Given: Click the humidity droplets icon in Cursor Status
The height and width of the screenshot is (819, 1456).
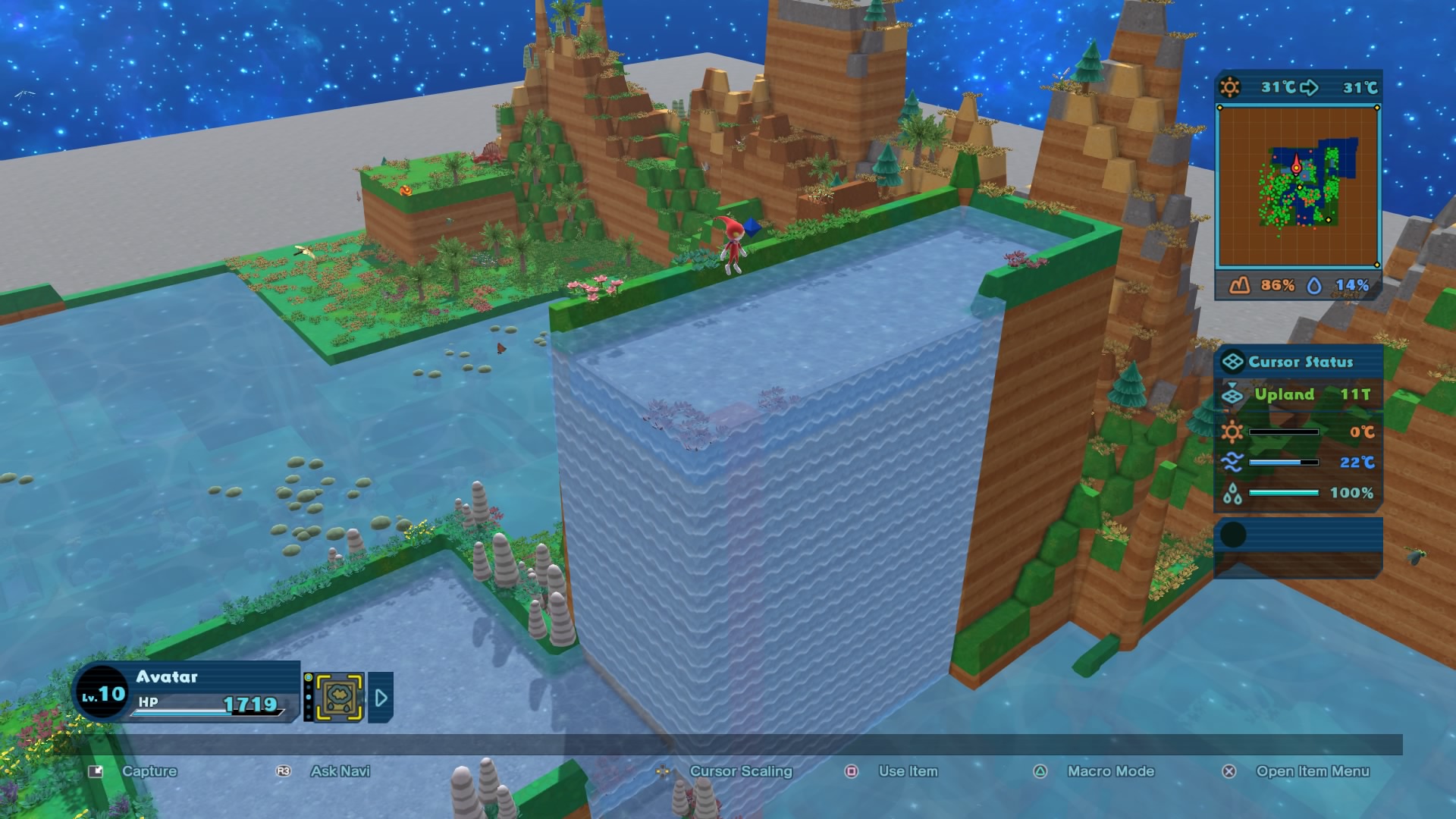Looking at the screenshot, I should (1232, 493).
